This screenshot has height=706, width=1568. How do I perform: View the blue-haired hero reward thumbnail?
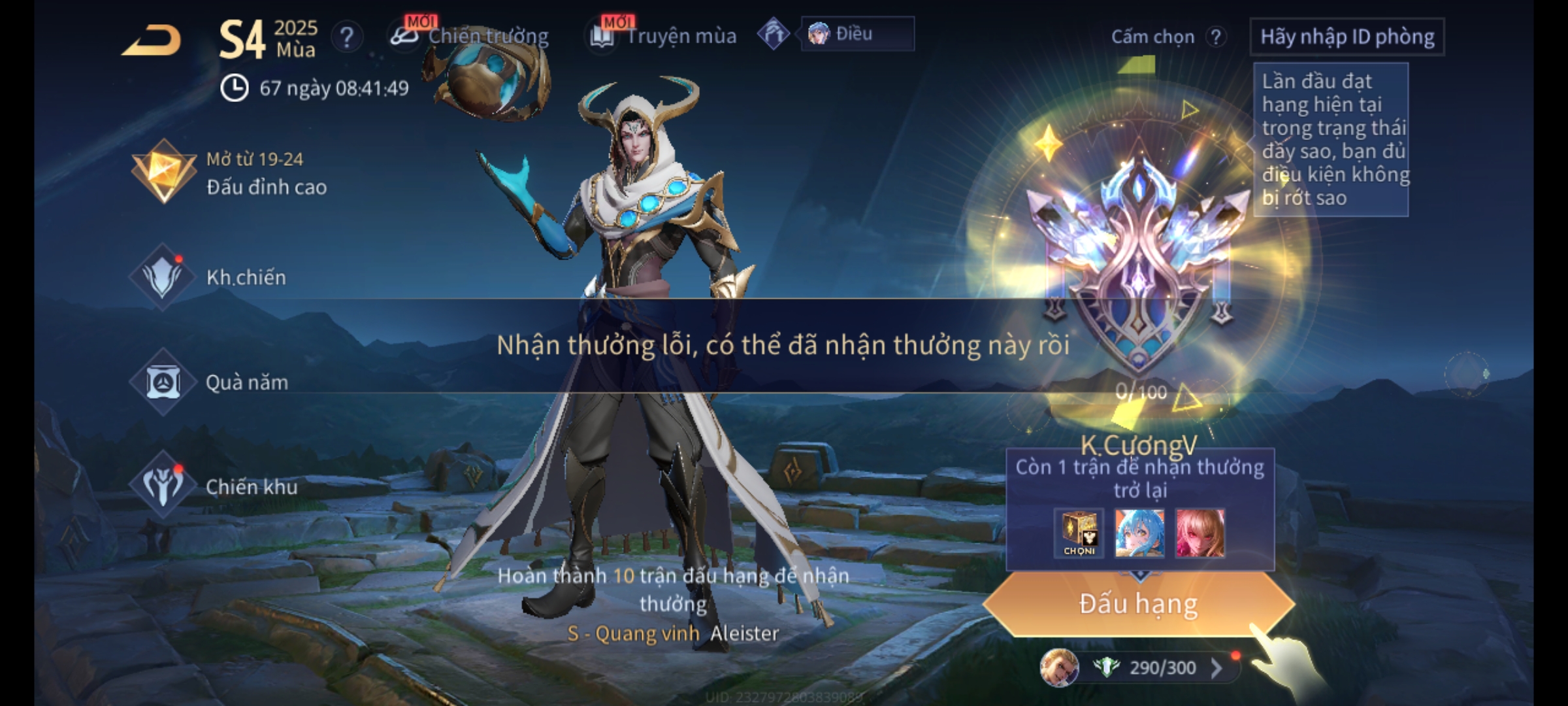1139,533
